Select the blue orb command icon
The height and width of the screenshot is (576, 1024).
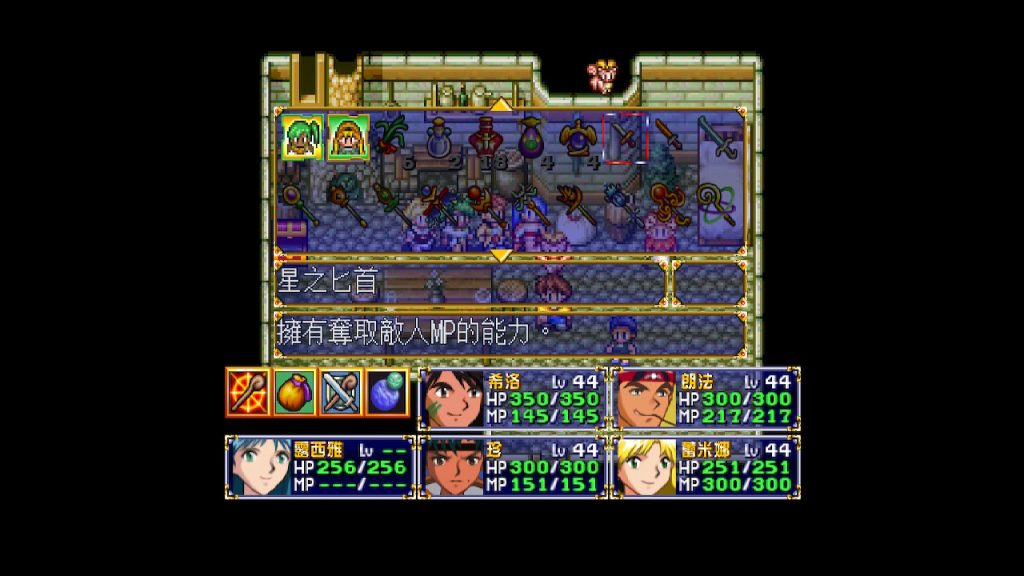386,392
